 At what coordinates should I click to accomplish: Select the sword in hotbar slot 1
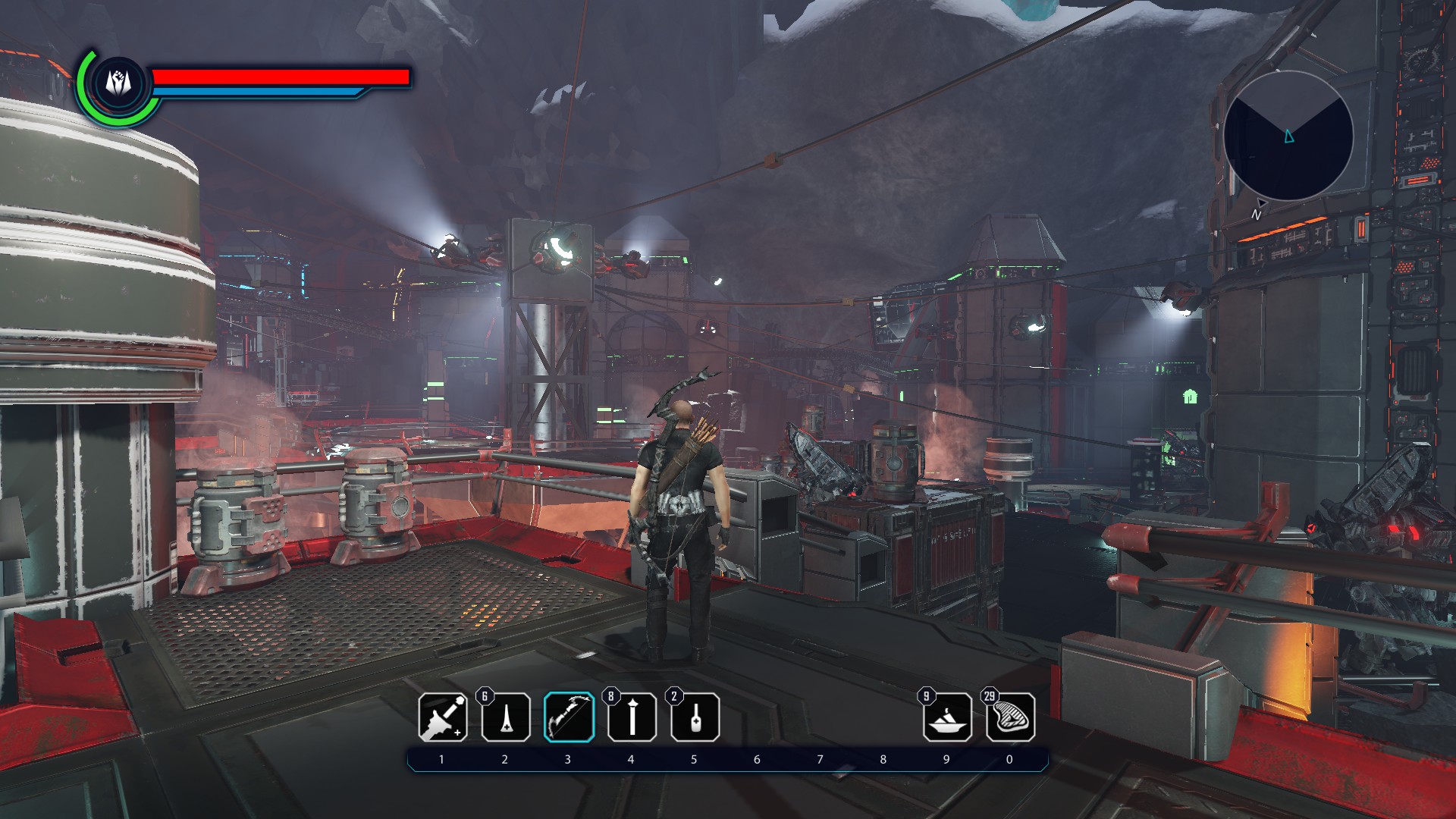(443, 717)
